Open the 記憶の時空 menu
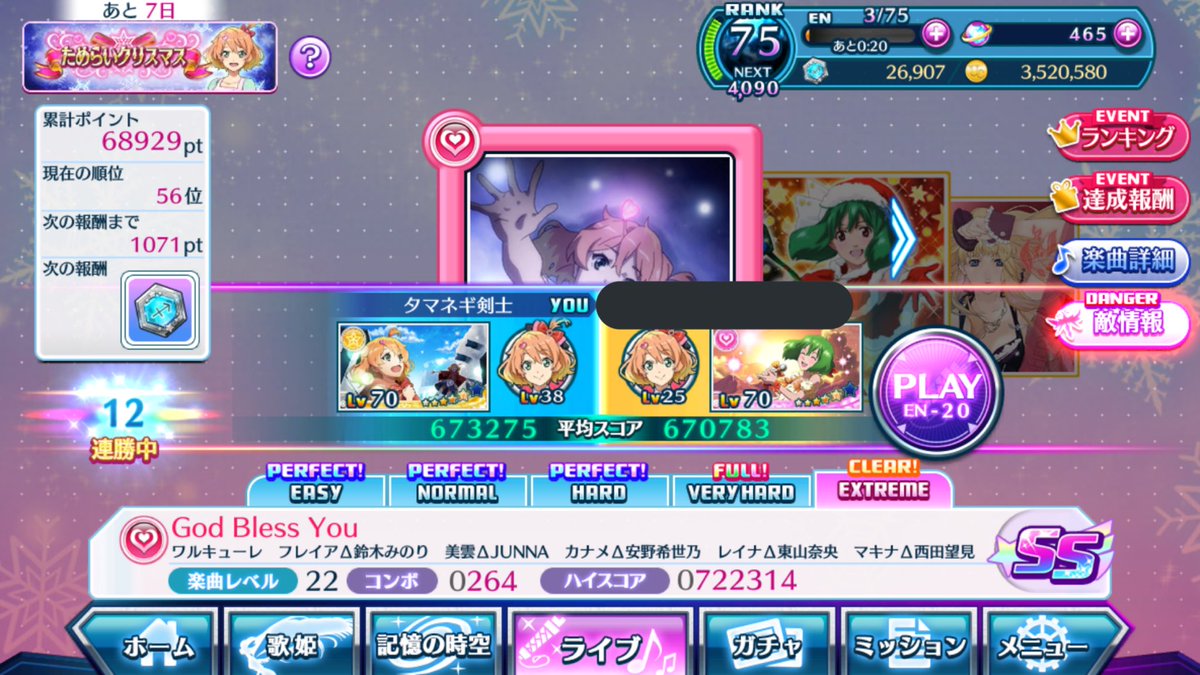Image resolution: width=1200 pixels, height=675 pixels. 433,645
